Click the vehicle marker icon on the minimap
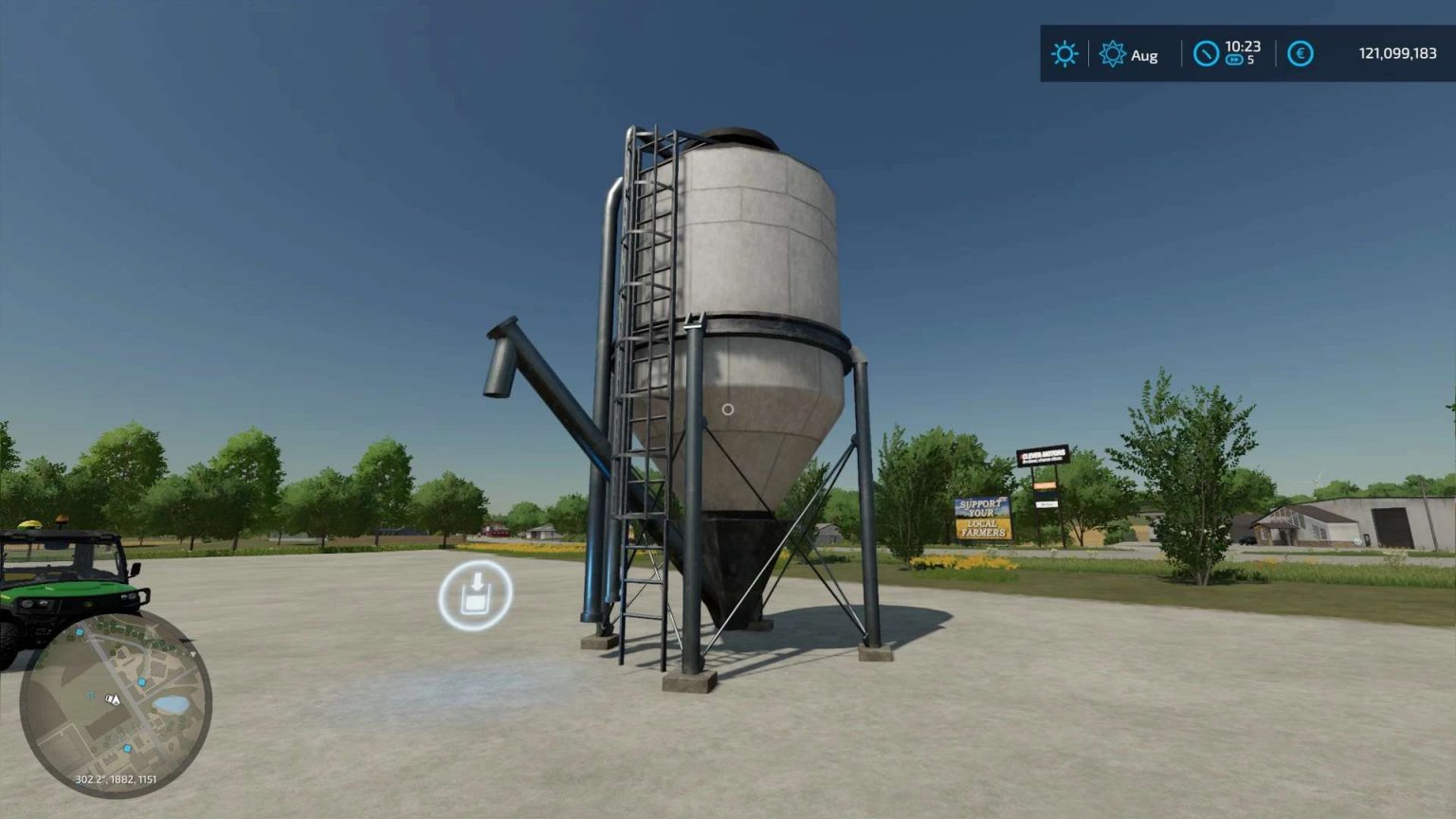 [x=111, y=699]
